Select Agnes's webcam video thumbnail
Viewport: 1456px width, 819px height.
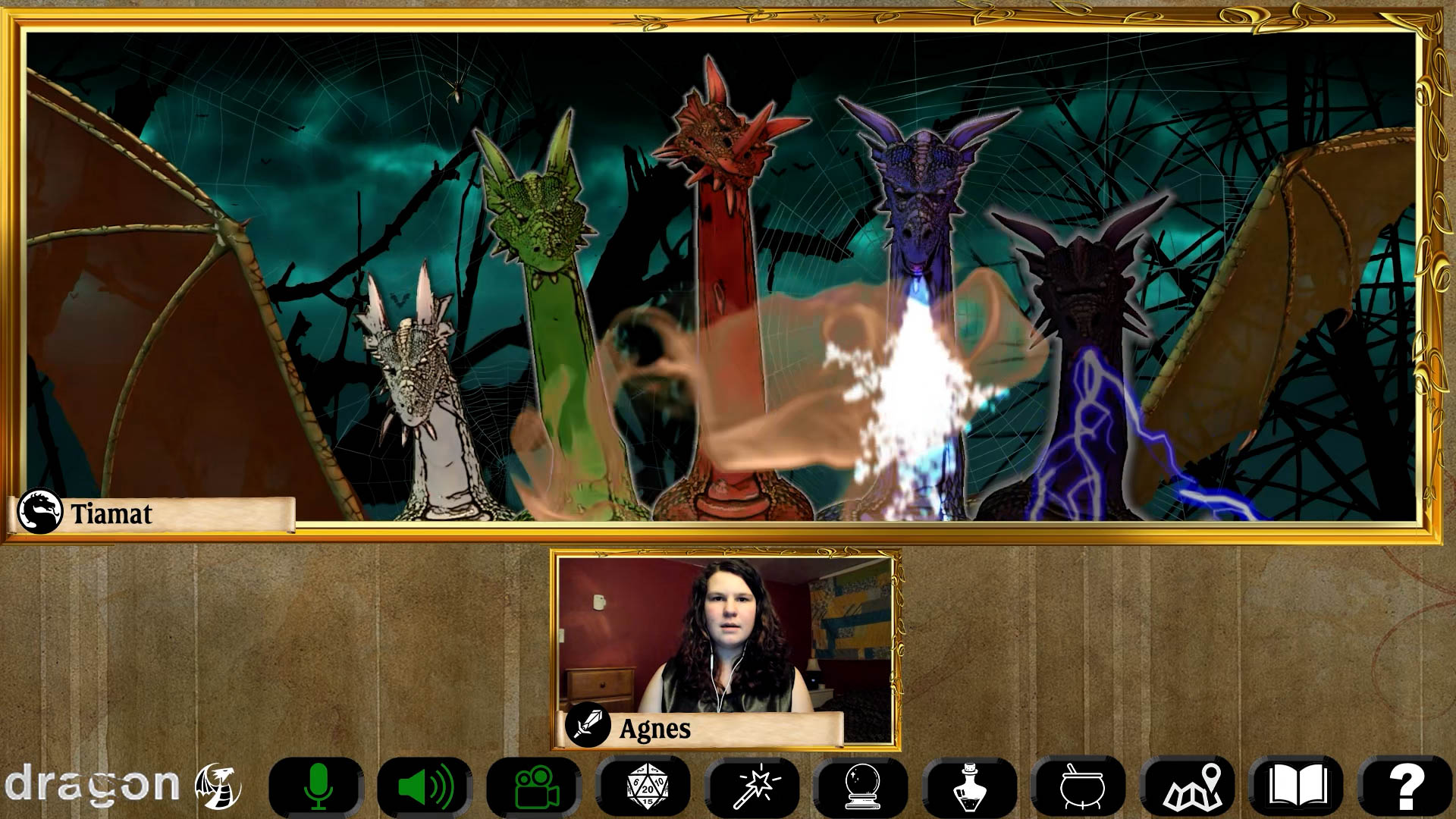click(725, 635)
